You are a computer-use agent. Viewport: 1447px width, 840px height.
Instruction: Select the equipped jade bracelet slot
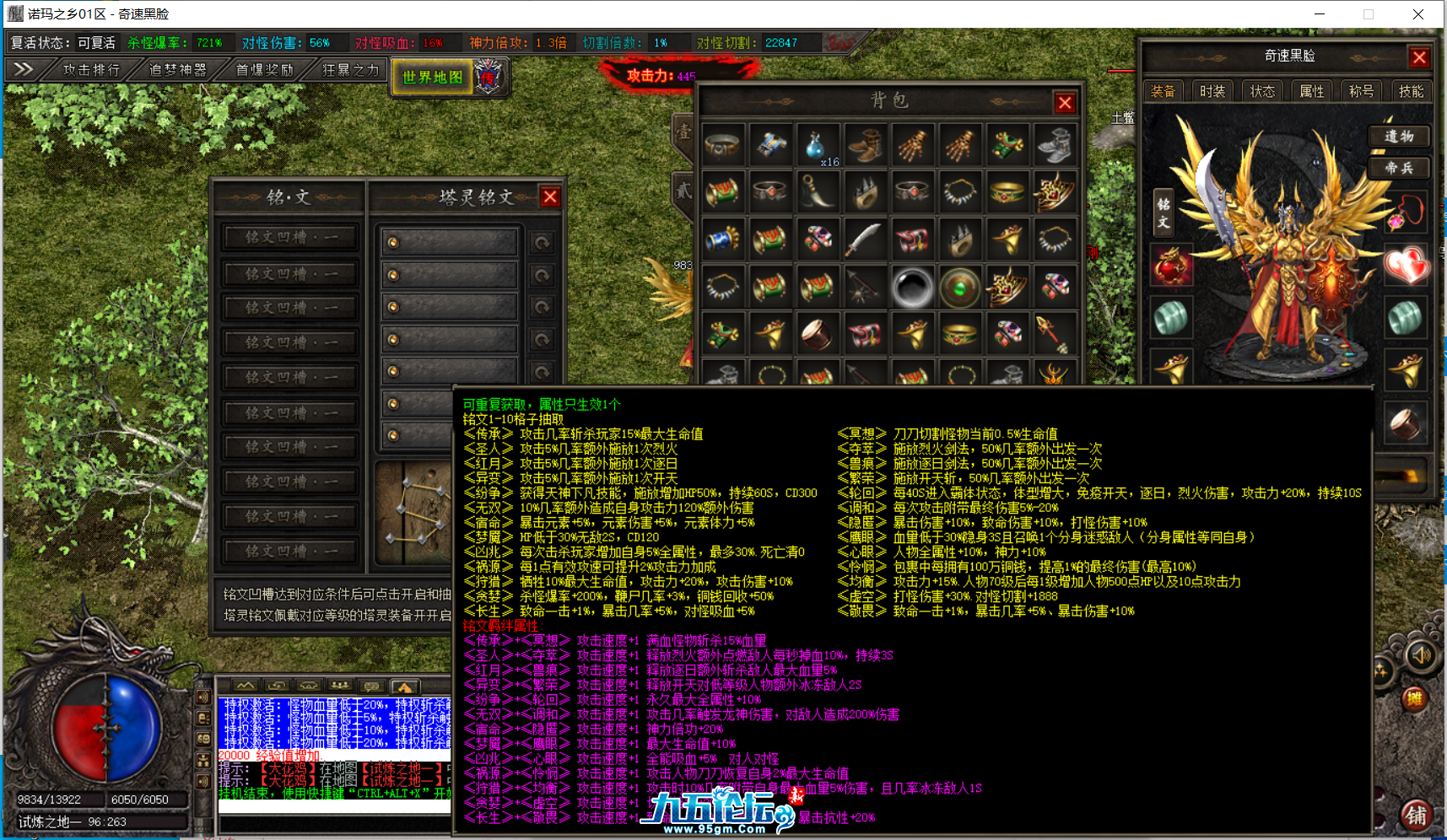[x=1172, y=319]
